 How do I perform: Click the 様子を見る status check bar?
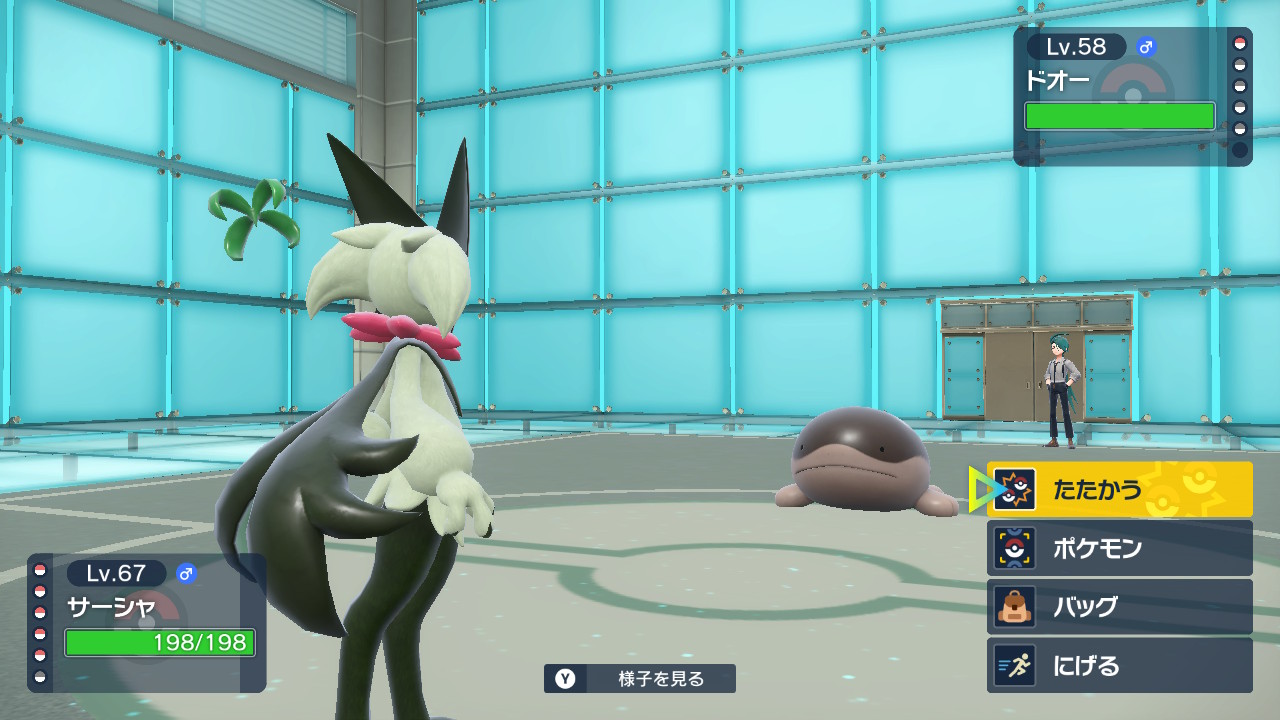(x=640, y=679)
